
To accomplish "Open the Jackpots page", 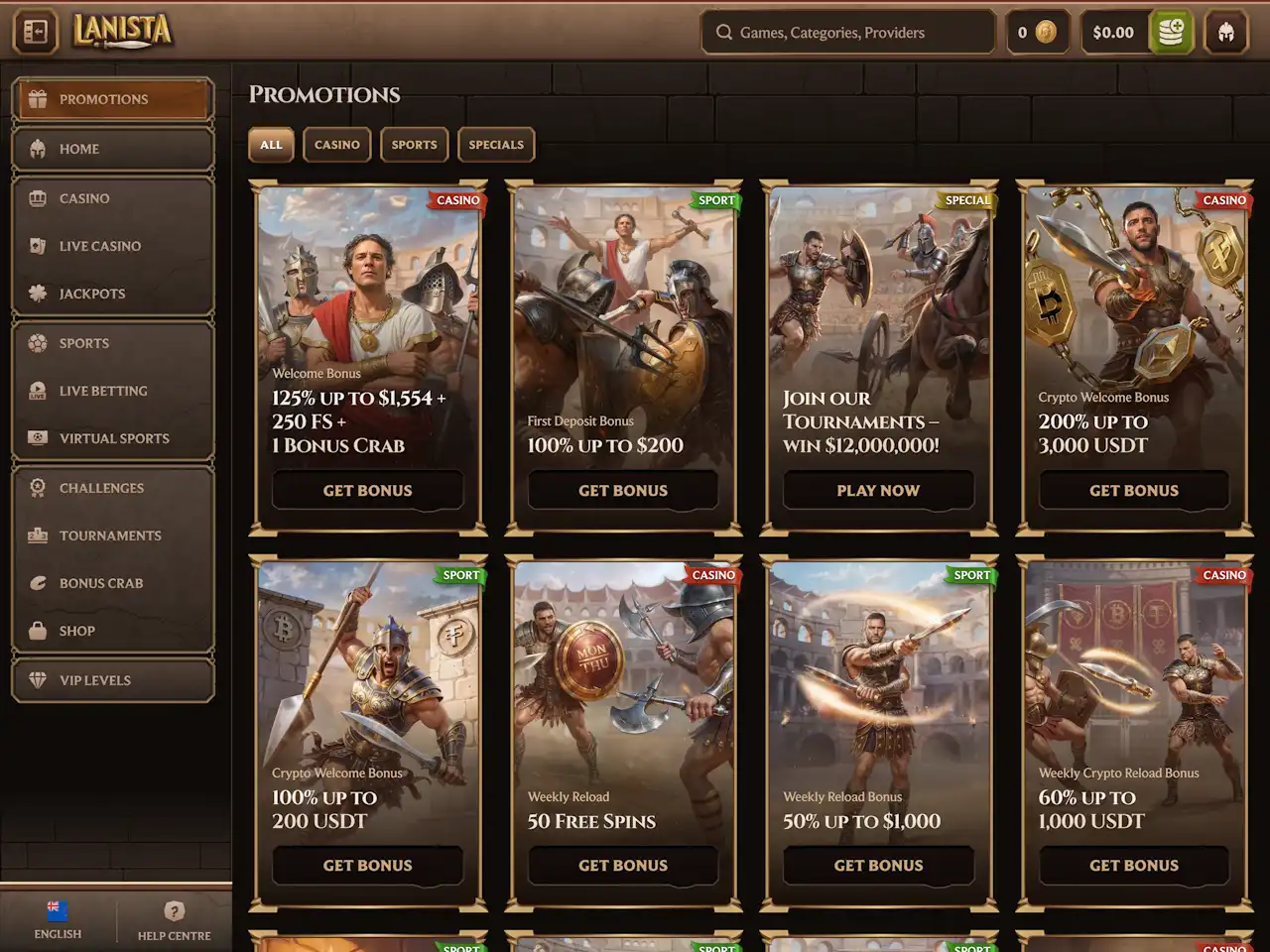I will pos(112,294).
